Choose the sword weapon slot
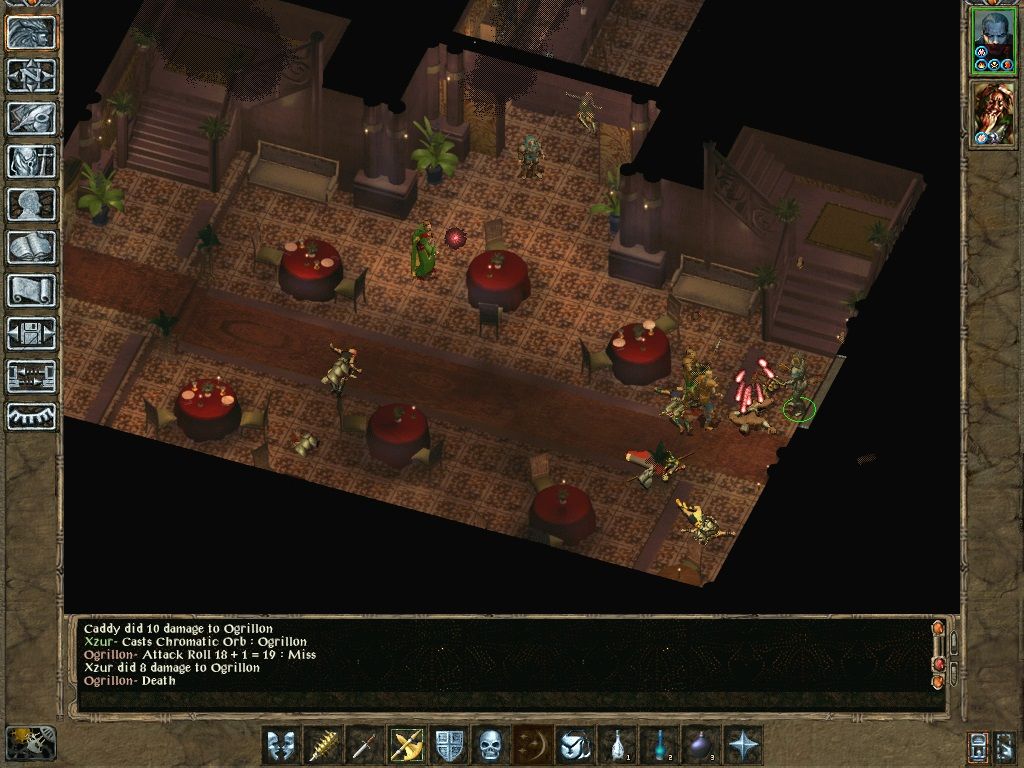Viewport: 1024px width, 768px height. pyautogui.click(x=364, y=745)
